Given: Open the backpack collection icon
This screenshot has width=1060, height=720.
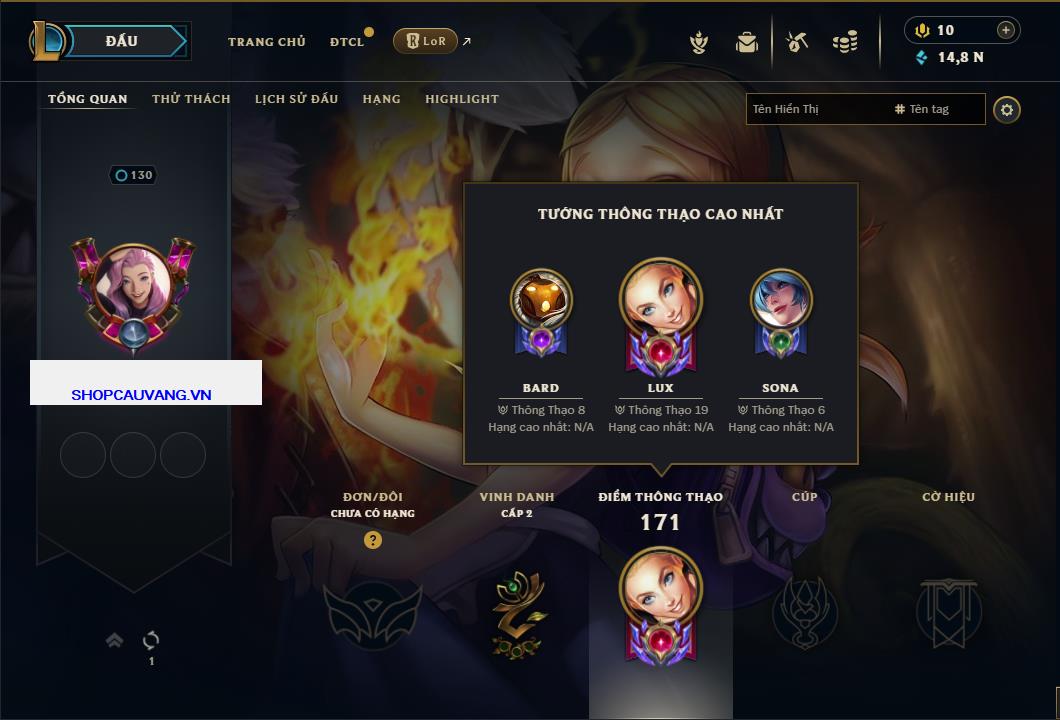Looking at the screenshot, I should pyautogui.click(x=746, y=42).
